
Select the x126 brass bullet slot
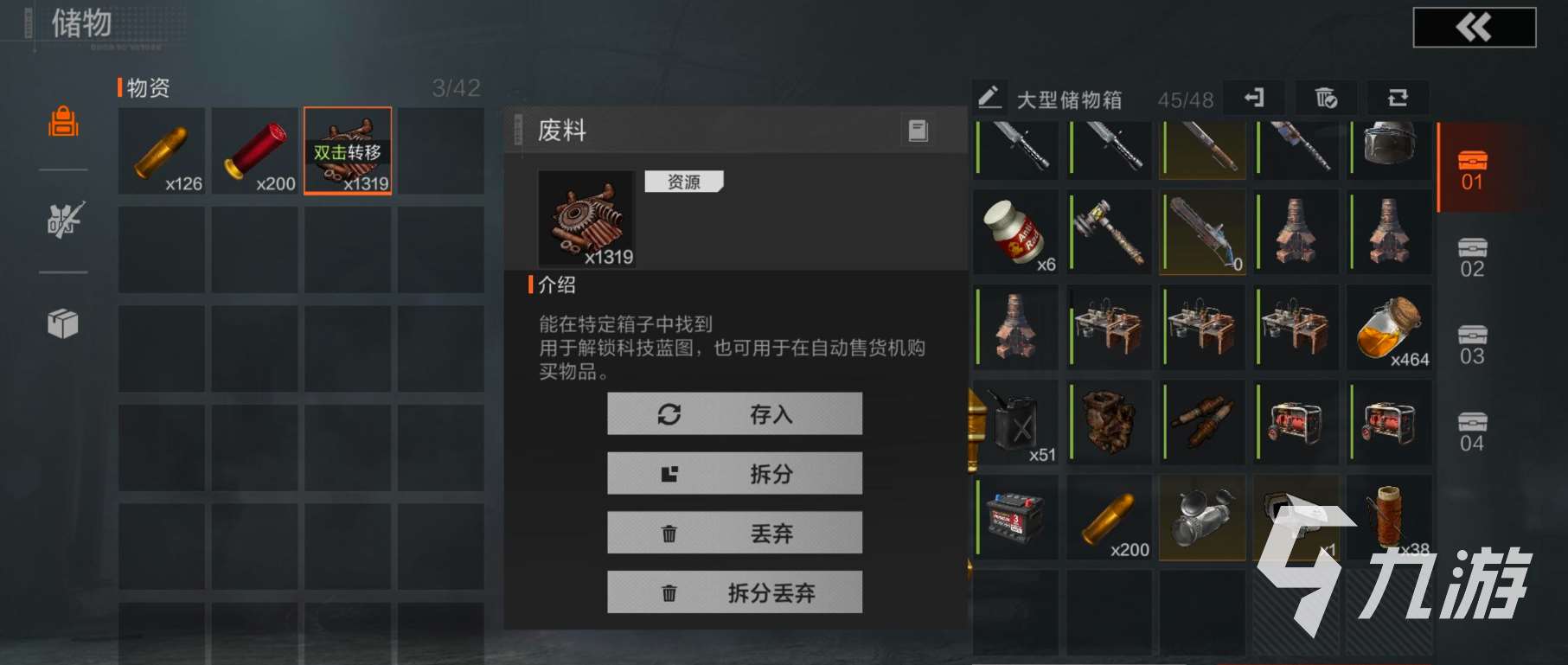point(162,151)
